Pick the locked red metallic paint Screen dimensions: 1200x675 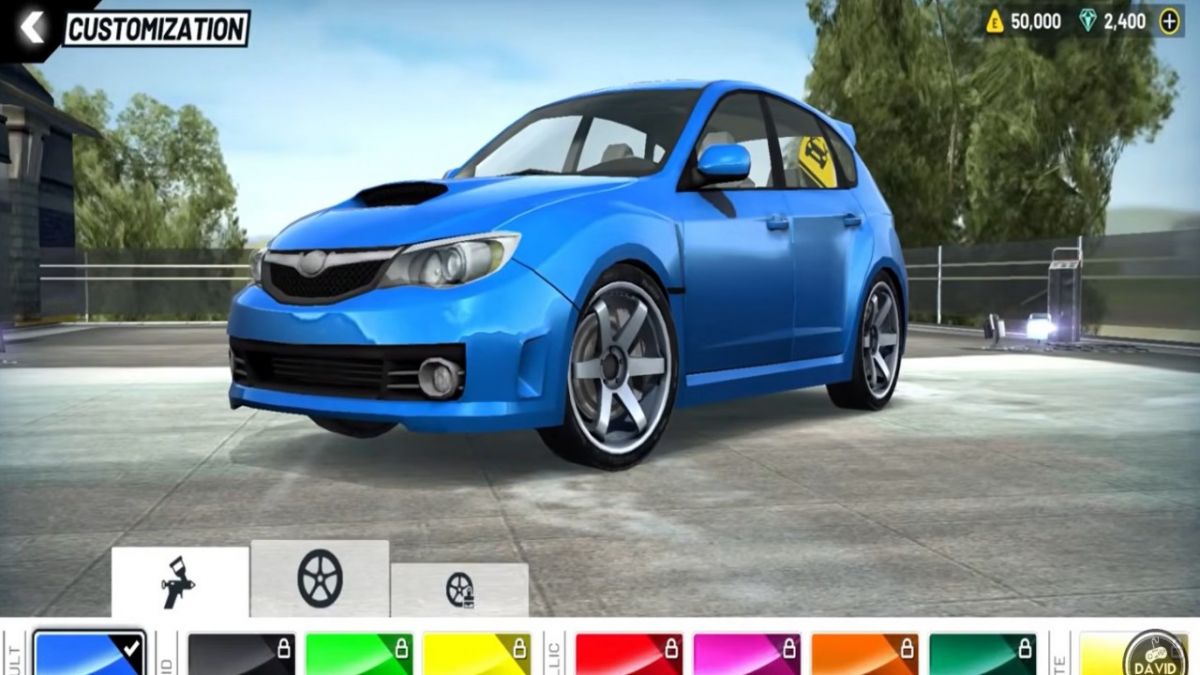629,654
